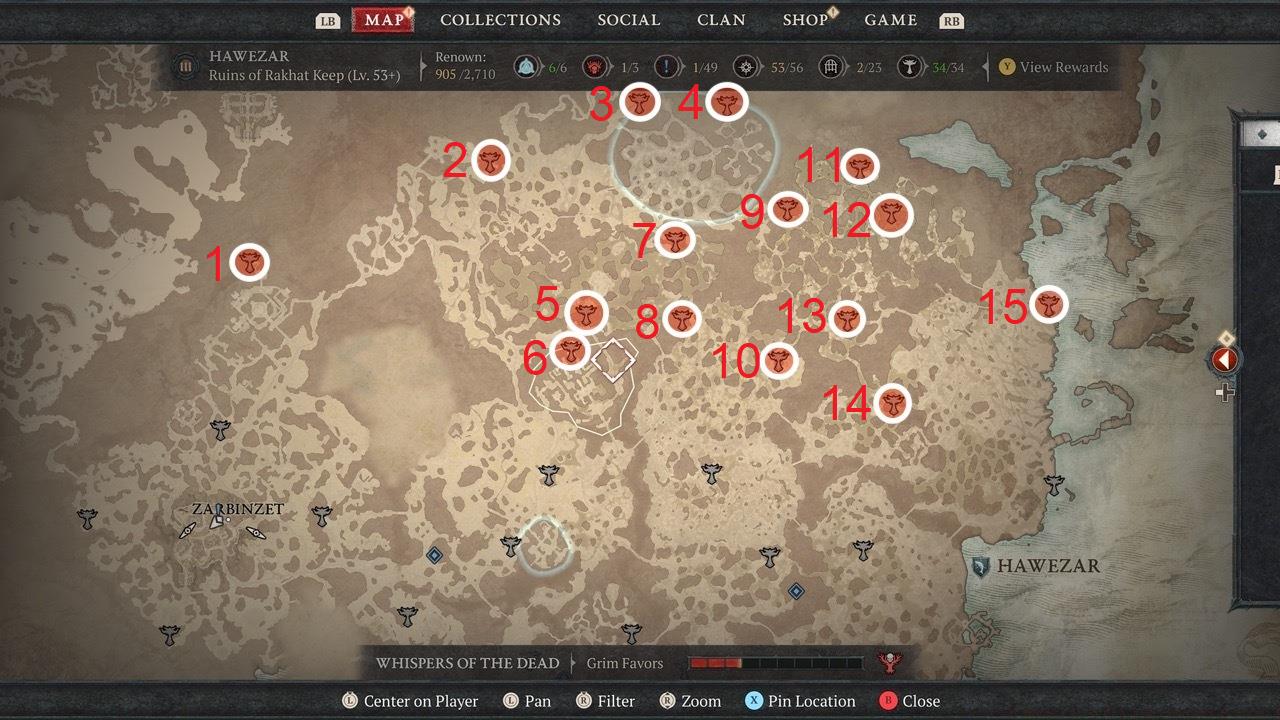Screen dimensions: 1280x720
Task: Click the Whispers of the Dead emblem icon
Action: (x=891, y=662)
